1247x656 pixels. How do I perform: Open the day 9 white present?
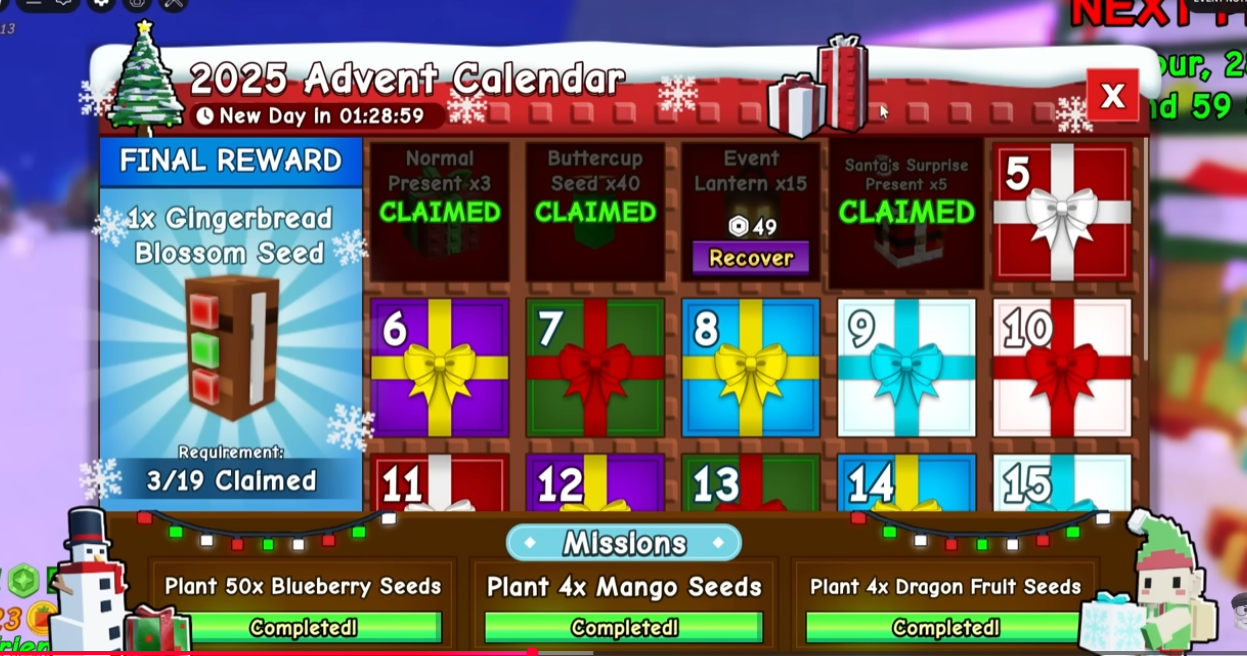click(x=906, y=367)
